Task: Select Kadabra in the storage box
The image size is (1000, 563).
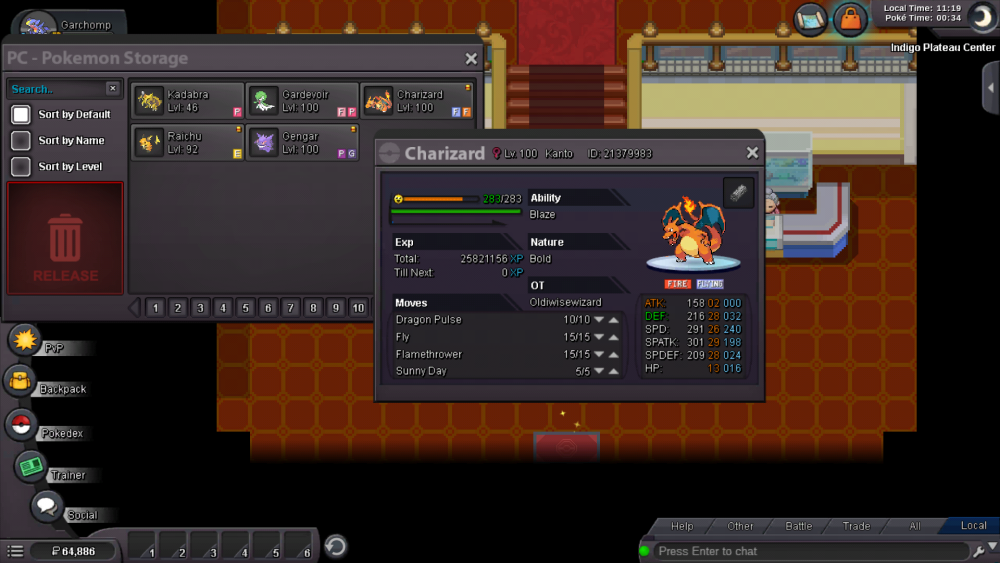Action: tap(187, 101)
